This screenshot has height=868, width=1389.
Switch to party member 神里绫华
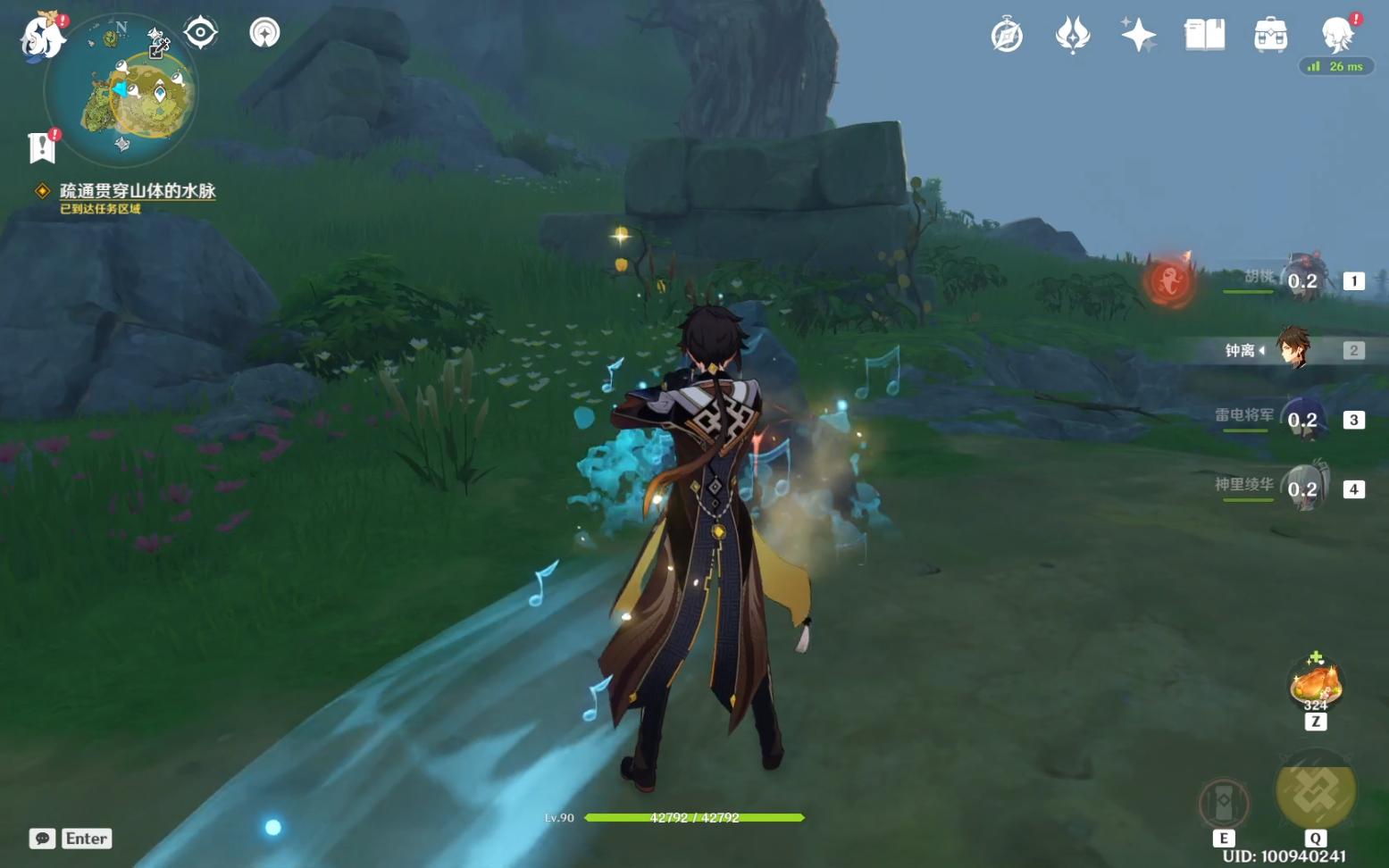tap(1302, 488)
